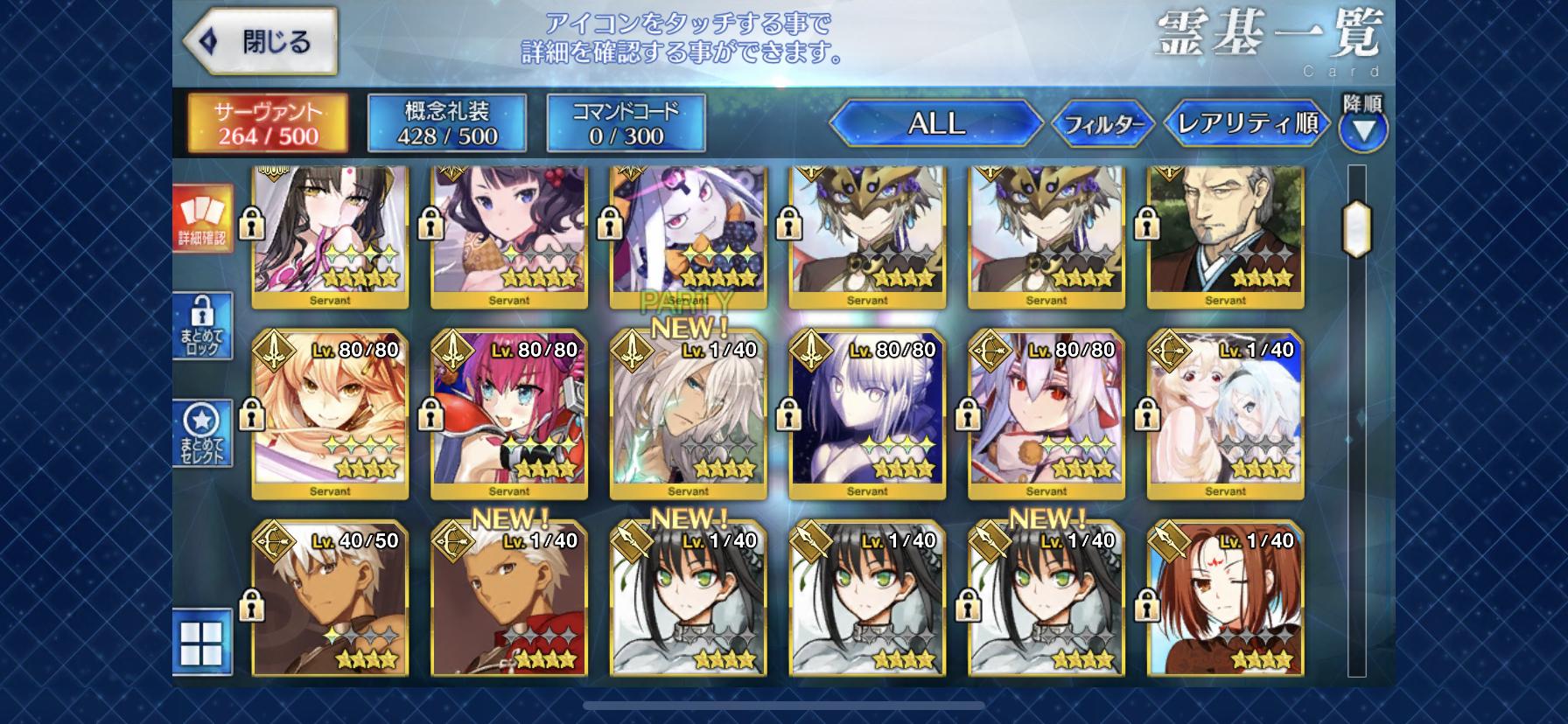
Task: Click the servant list scrollbar handle
Action: [x=1356, y=229]
